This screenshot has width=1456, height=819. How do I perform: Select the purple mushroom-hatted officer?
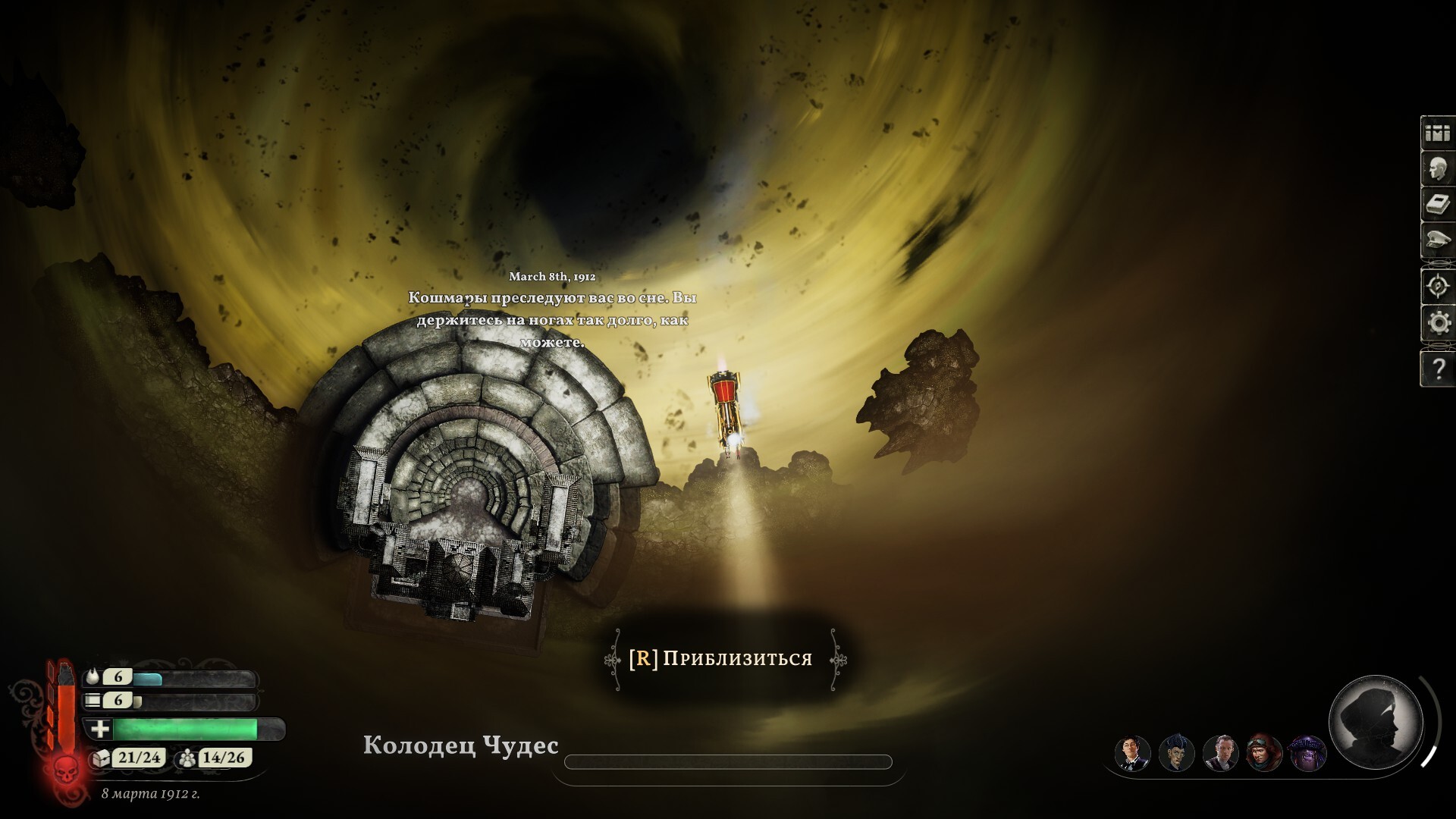(1308, 753)
